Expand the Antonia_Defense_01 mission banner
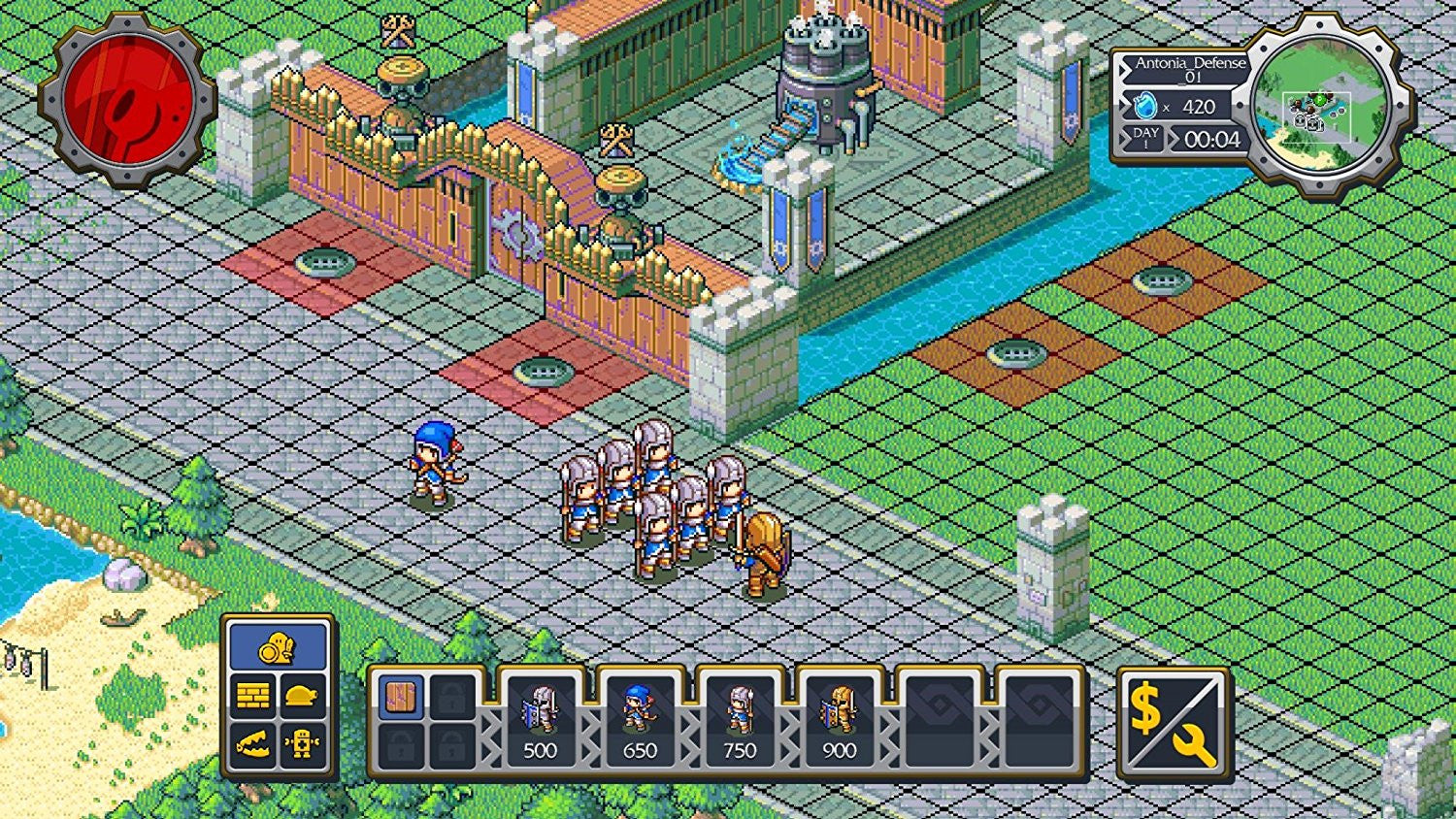The height and width of the screenshot is (819, 1456). coord(1190,70)
